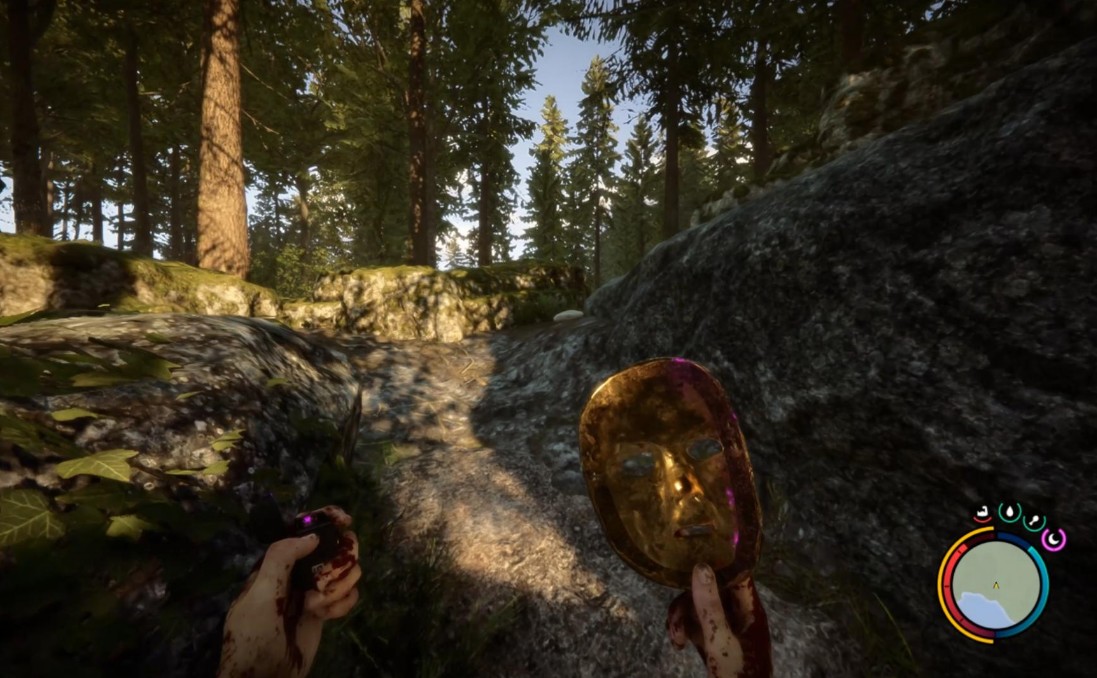
Task: Select the drumstick hunger icon
Action: [1034, 521]
